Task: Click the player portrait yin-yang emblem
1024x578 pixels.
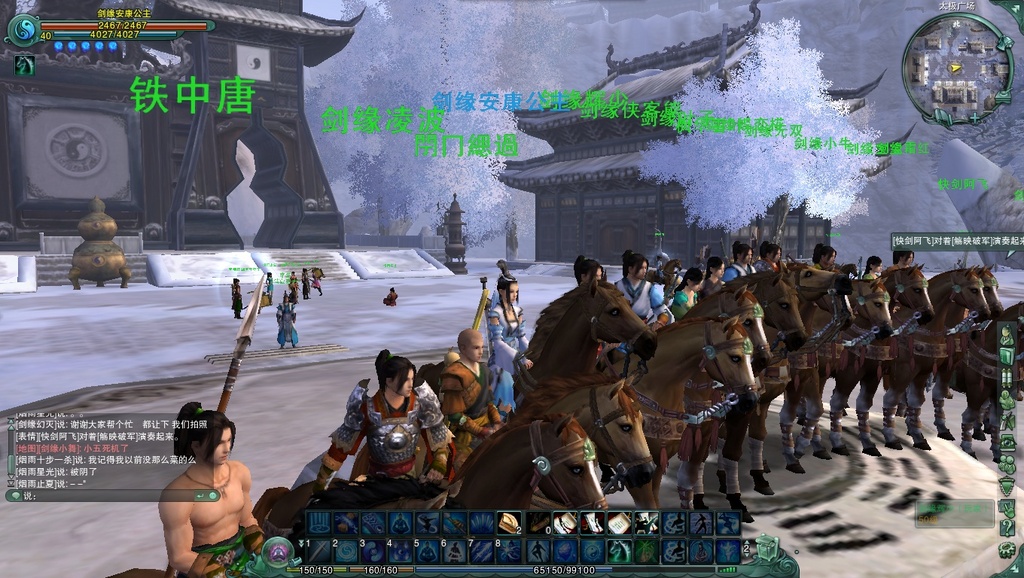Action: click(22, 29)
